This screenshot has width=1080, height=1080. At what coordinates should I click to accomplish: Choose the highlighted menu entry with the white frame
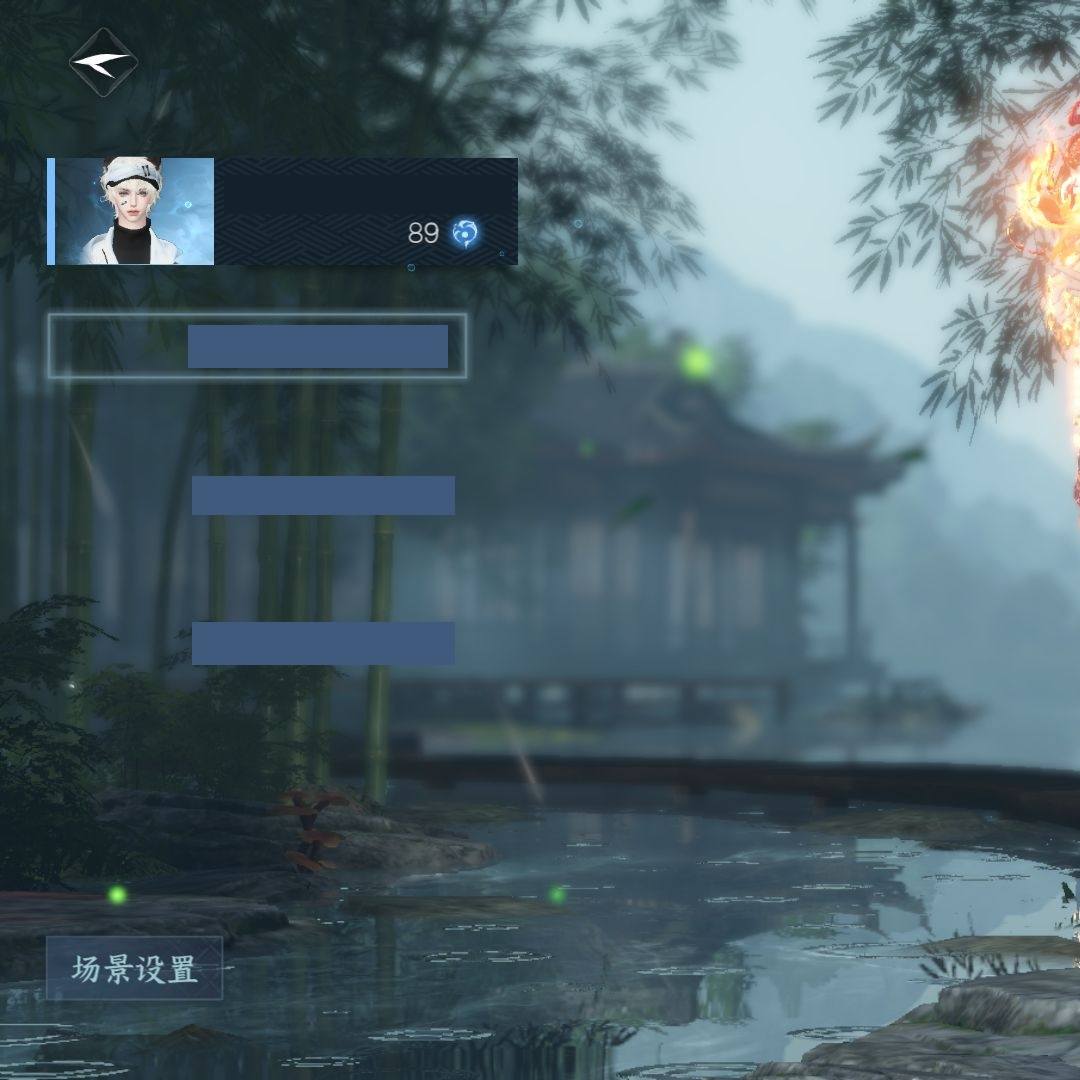click(257, 346)
